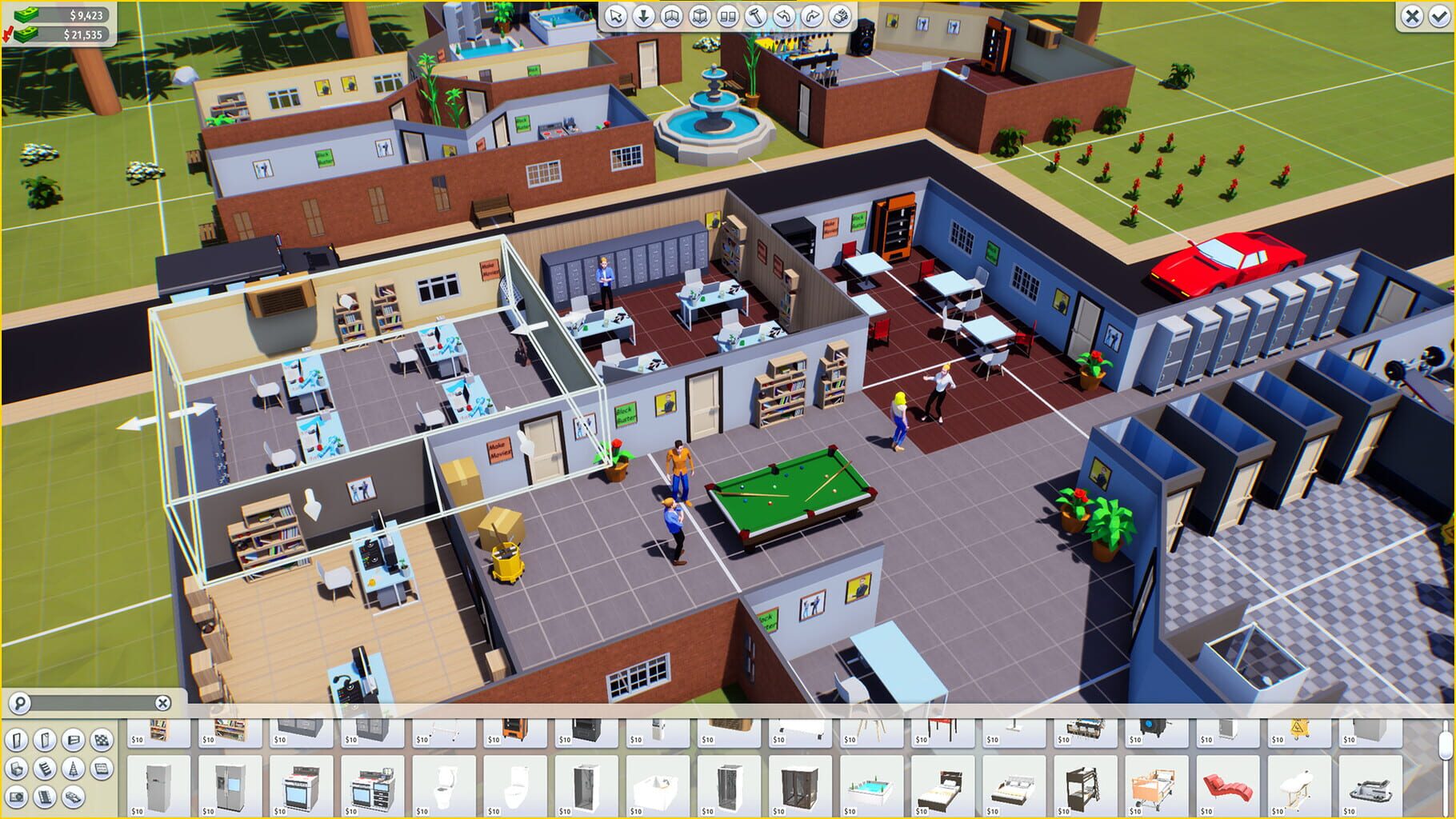Select the wall-building room tool
The image size is (1456, 819).
click(x=670, y=16)
